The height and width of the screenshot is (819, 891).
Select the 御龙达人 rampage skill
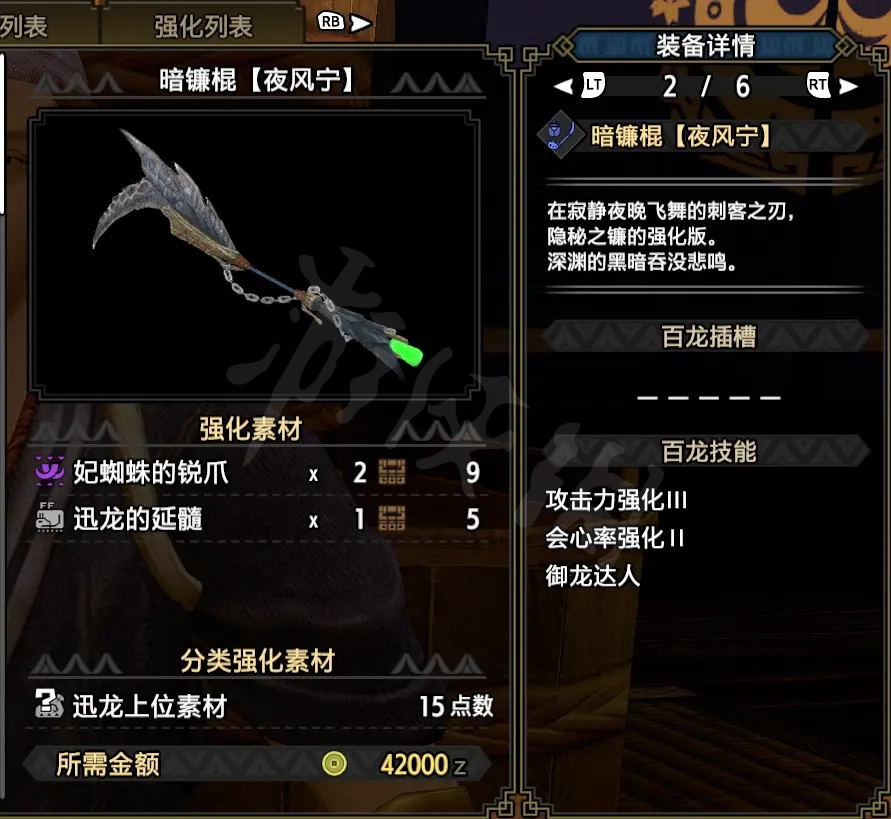coord(593,576)
